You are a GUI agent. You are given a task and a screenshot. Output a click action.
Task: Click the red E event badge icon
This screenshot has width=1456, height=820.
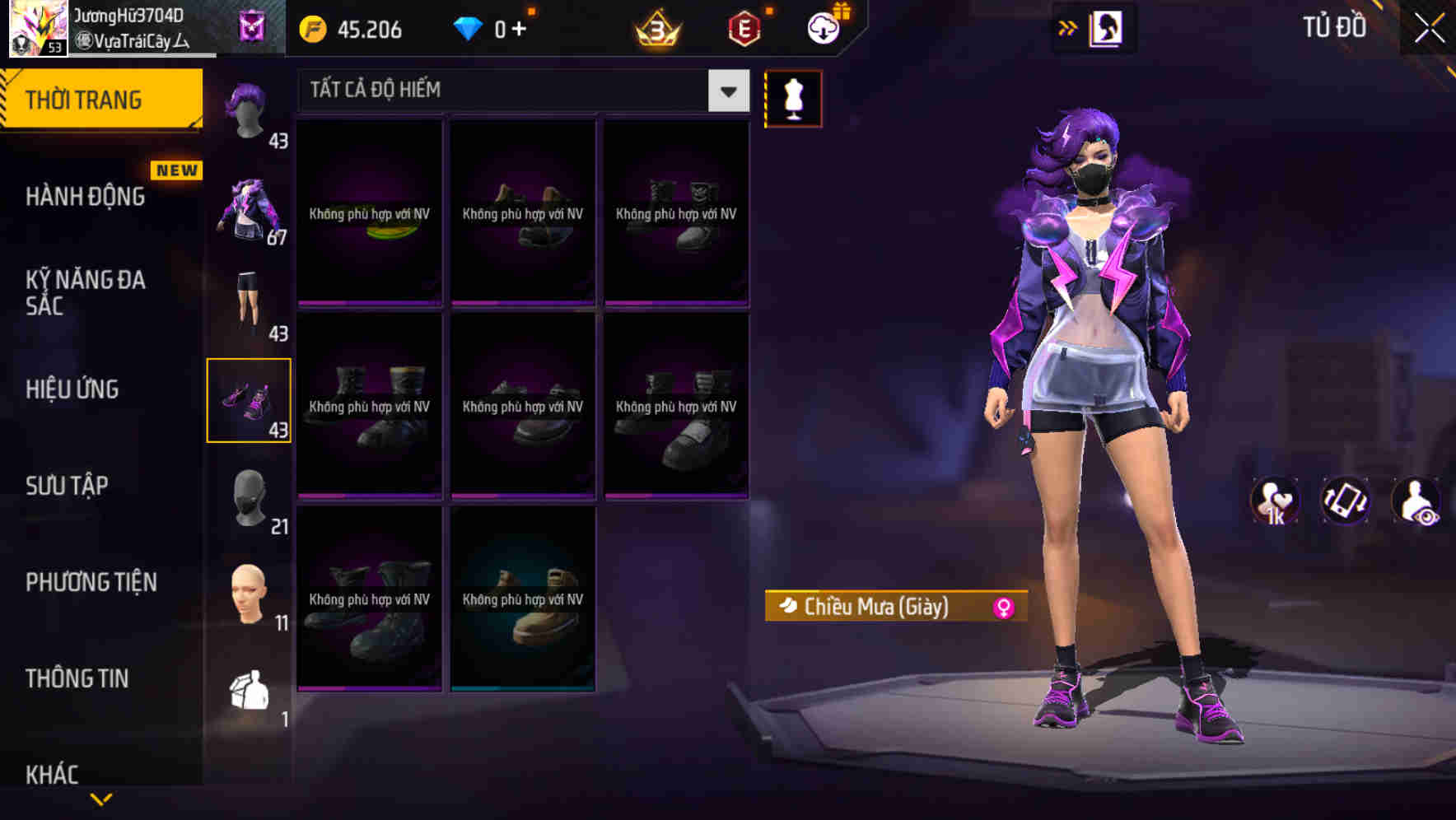pos(744,27)
